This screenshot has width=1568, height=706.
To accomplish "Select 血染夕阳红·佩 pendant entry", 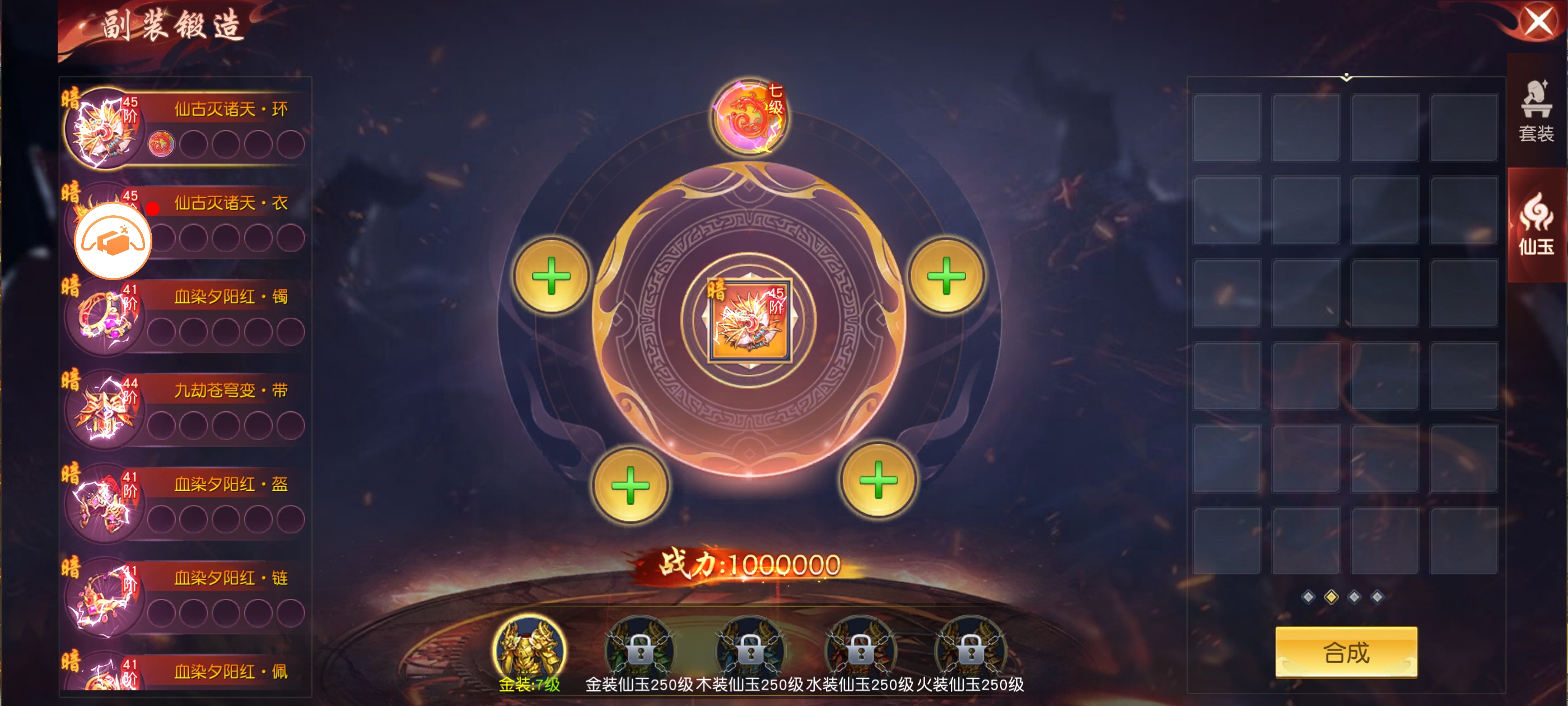I will tap(230, 672).
